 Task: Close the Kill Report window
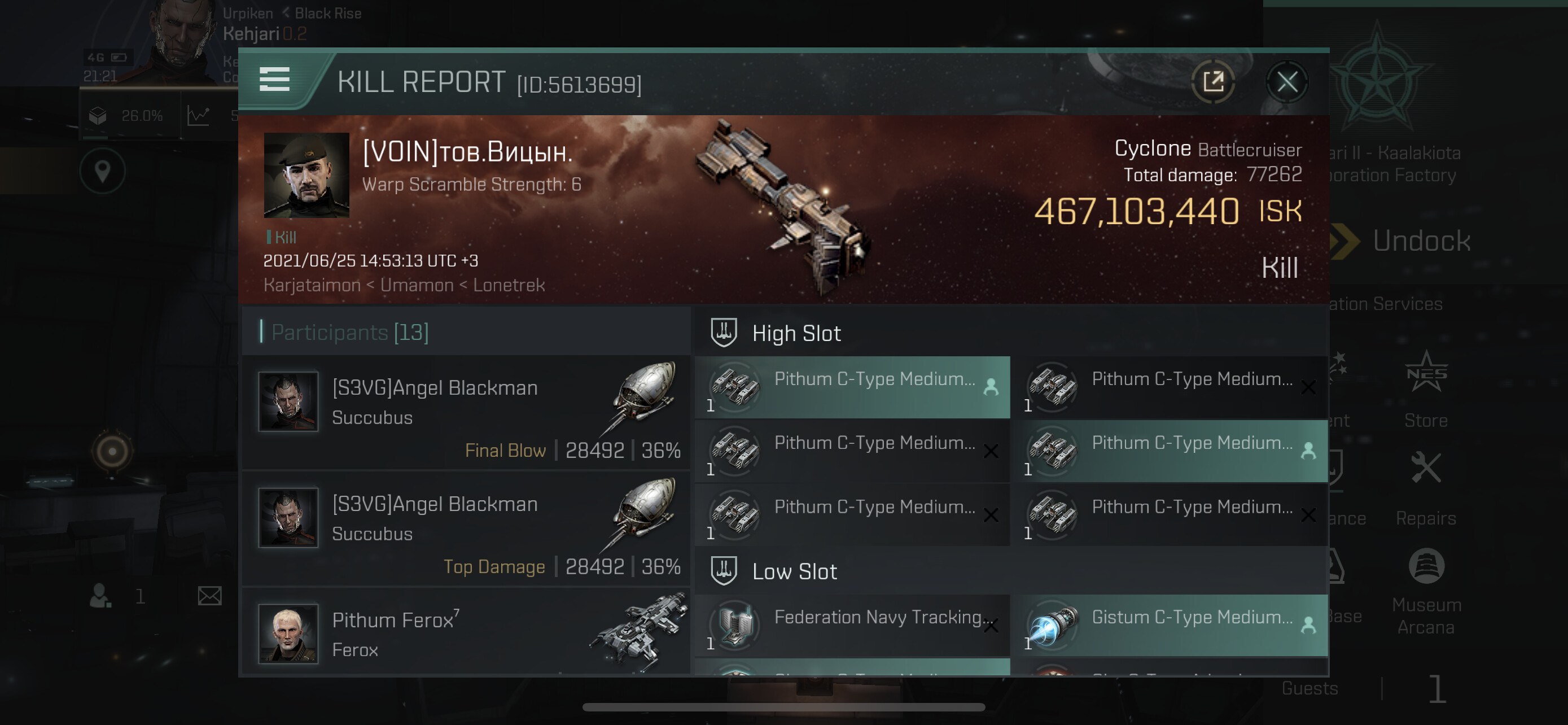pyautogui.click(x=1286, y=81)
